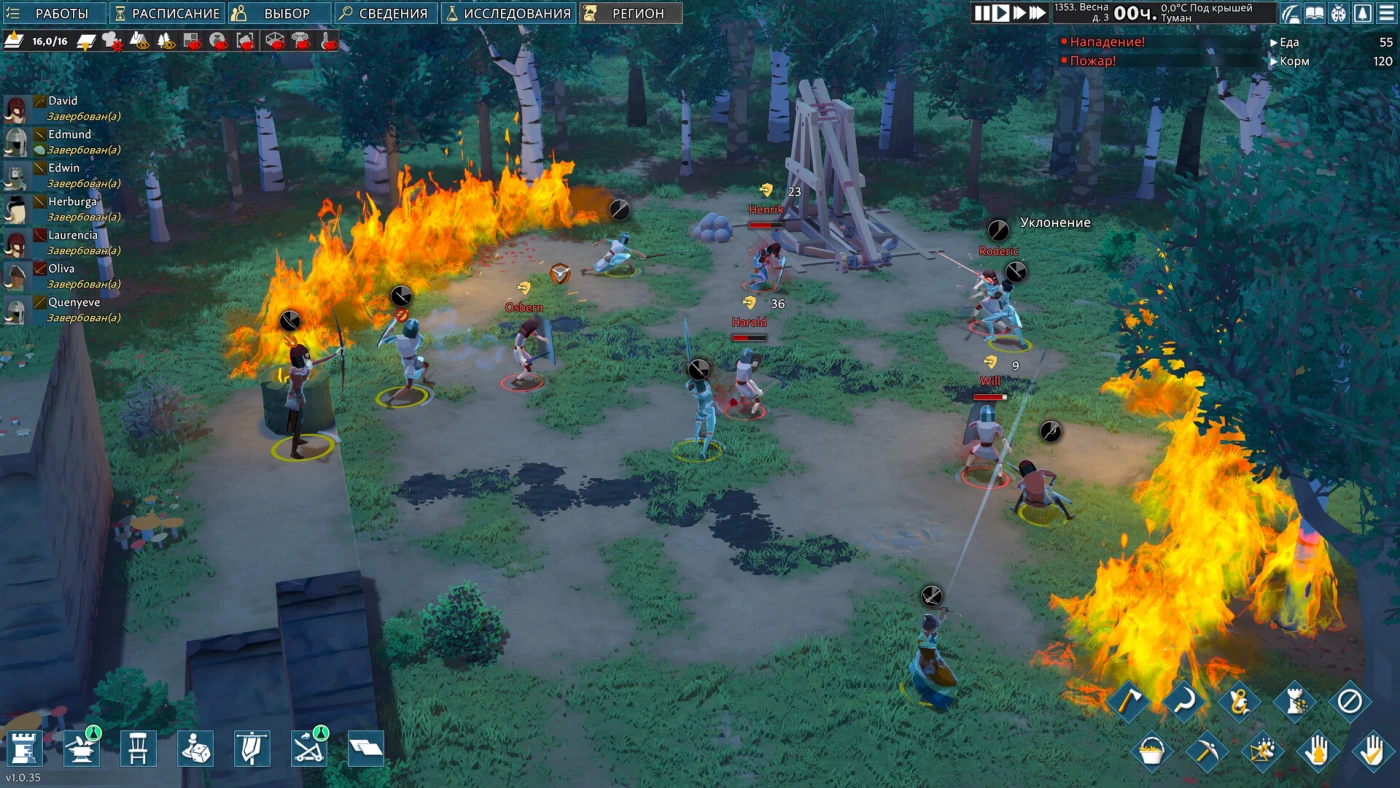Choose the axe chop-trees order
Screen dimensions: 1400x788
[1129, 701]
